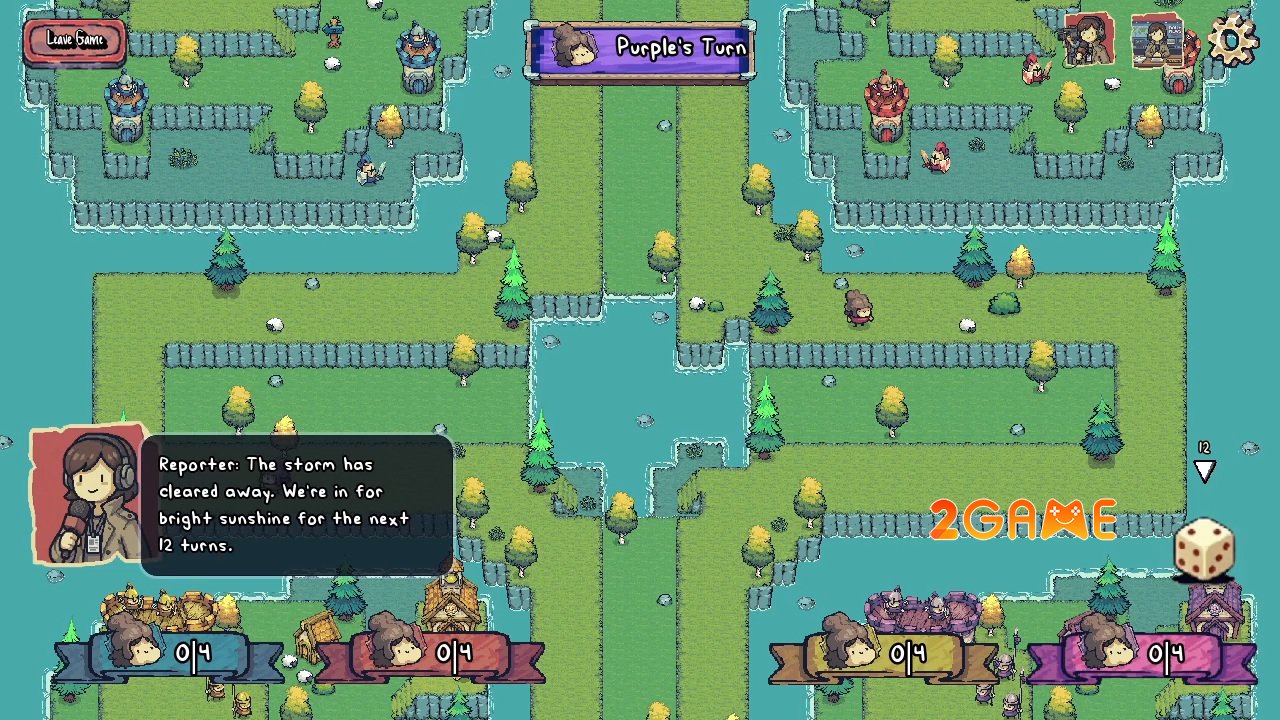The height and width of the screenshot is (720, 1280).
Task: Click the white down arrow above dice
Action: (1204, 471)
